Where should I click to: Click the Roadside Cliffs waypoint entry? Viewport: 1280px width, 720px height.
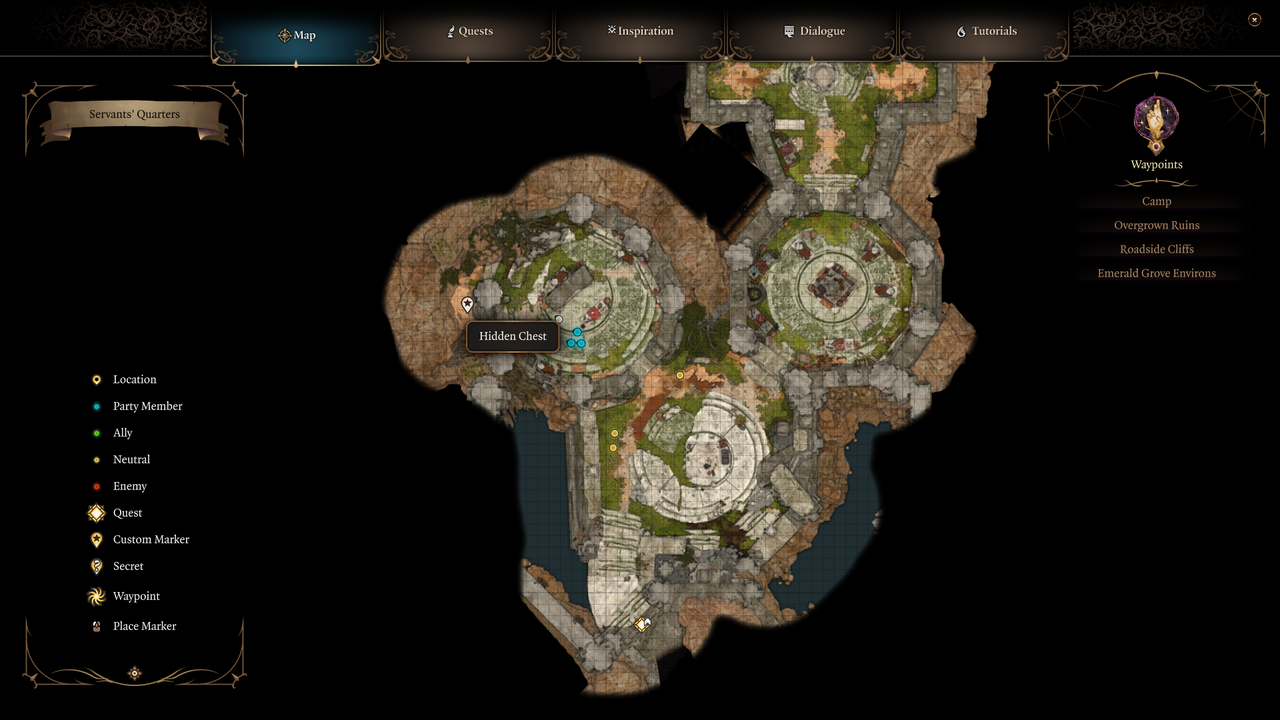click(x=1156, y=249)
